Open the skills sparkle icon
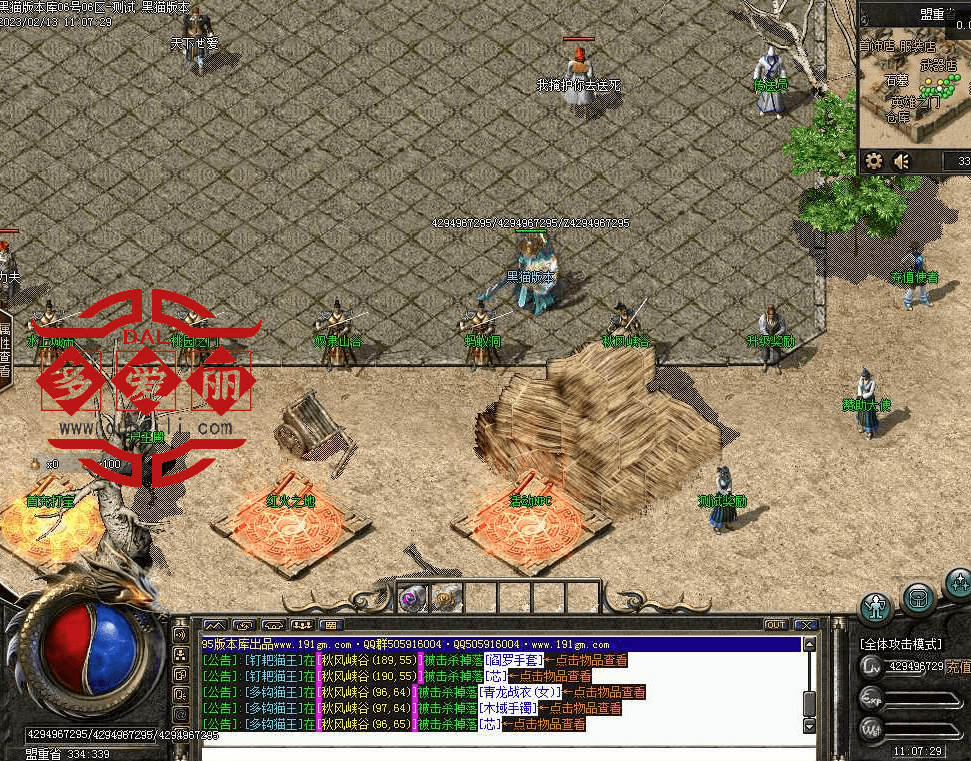Viewport: 971px width, 761px height. point(958,583)
